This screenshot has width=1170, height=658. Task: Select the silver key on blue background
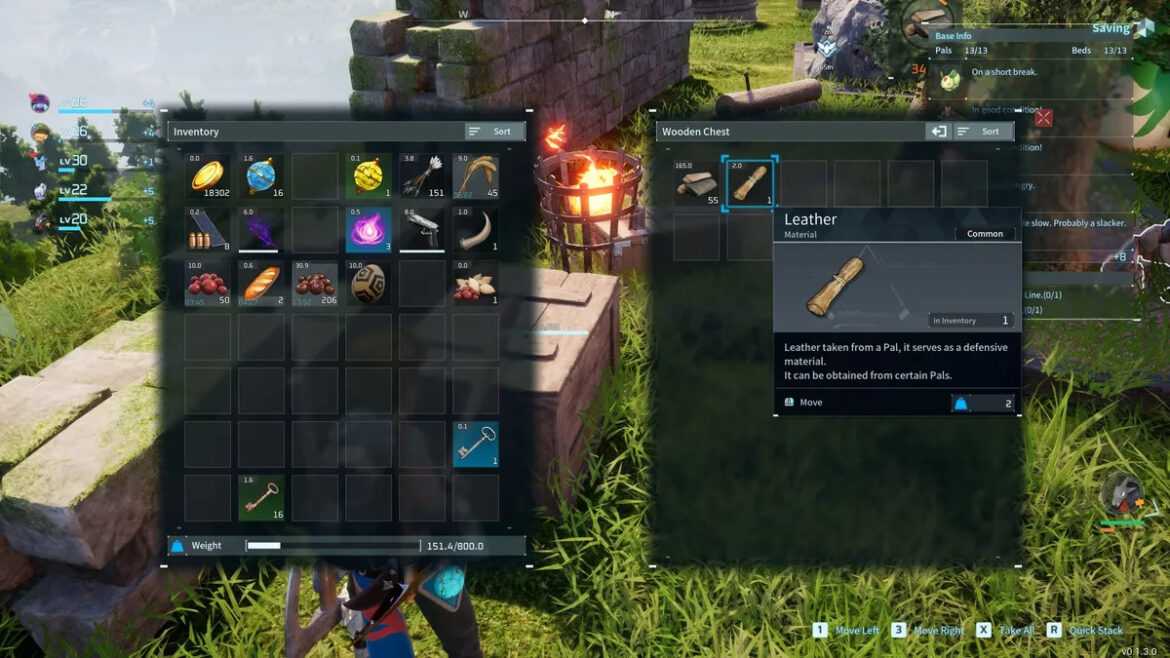(475, 444)
